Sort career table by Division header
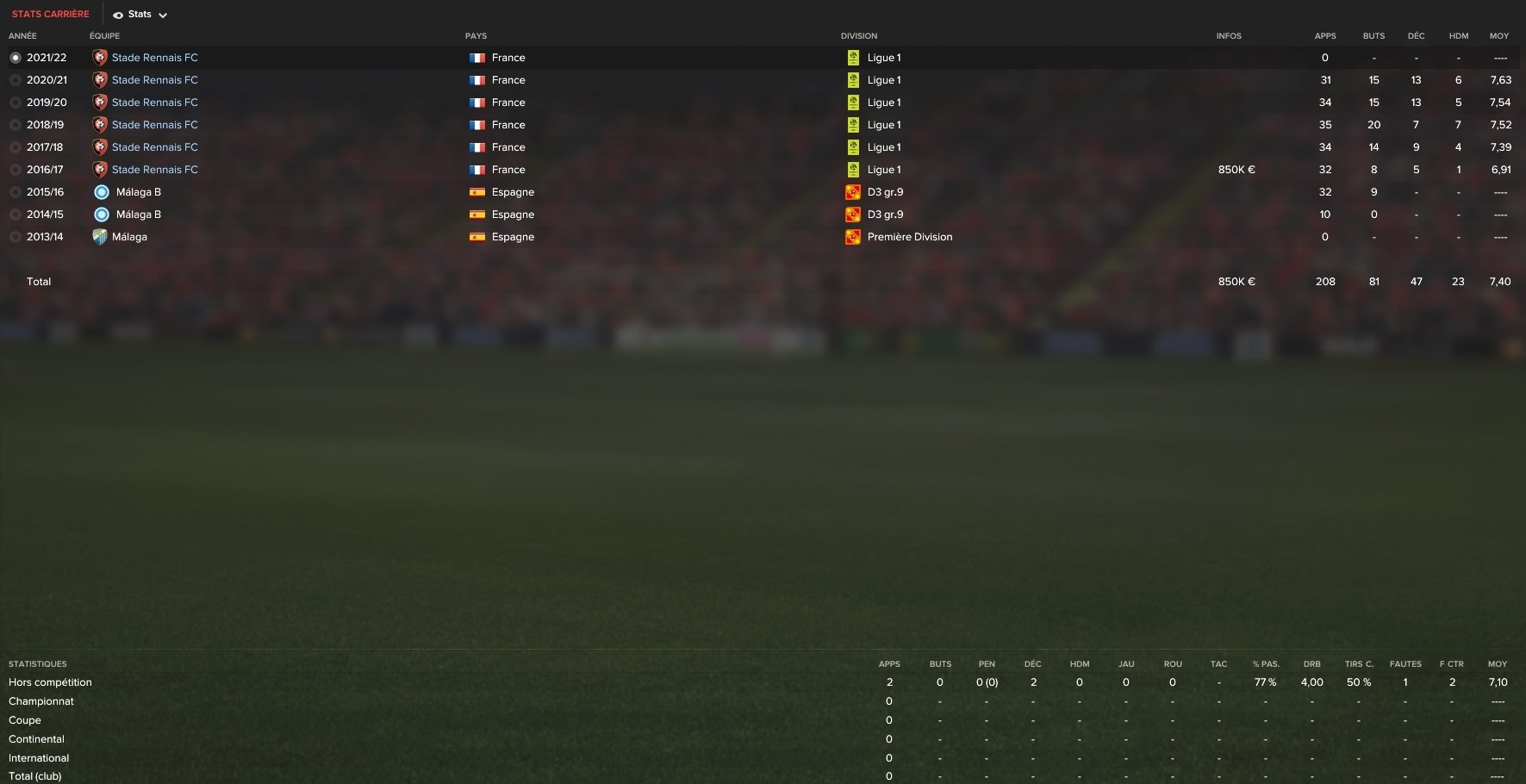The image size is (1526, 784). [x=858, y=36]
